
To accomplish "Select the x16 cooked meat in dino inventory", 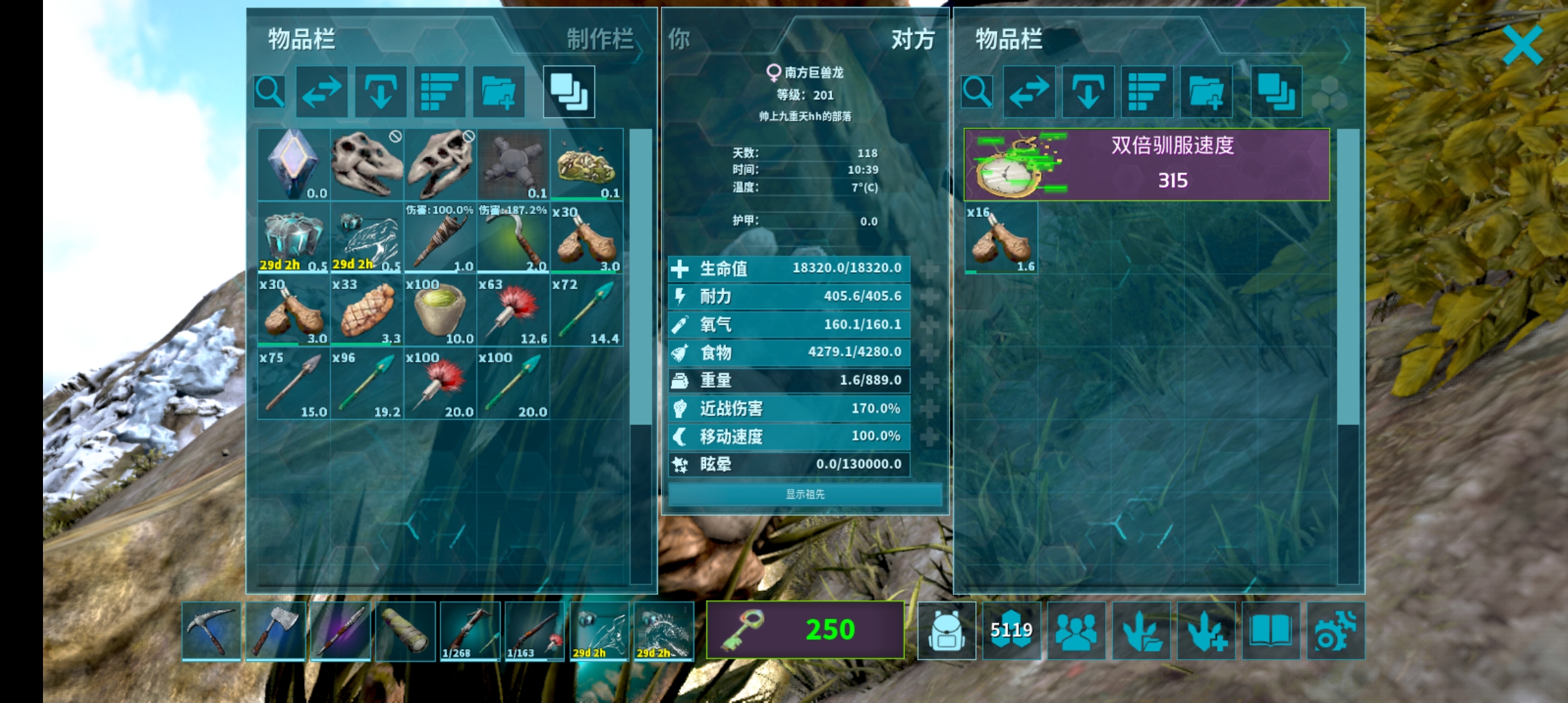I will point(1001,238).
